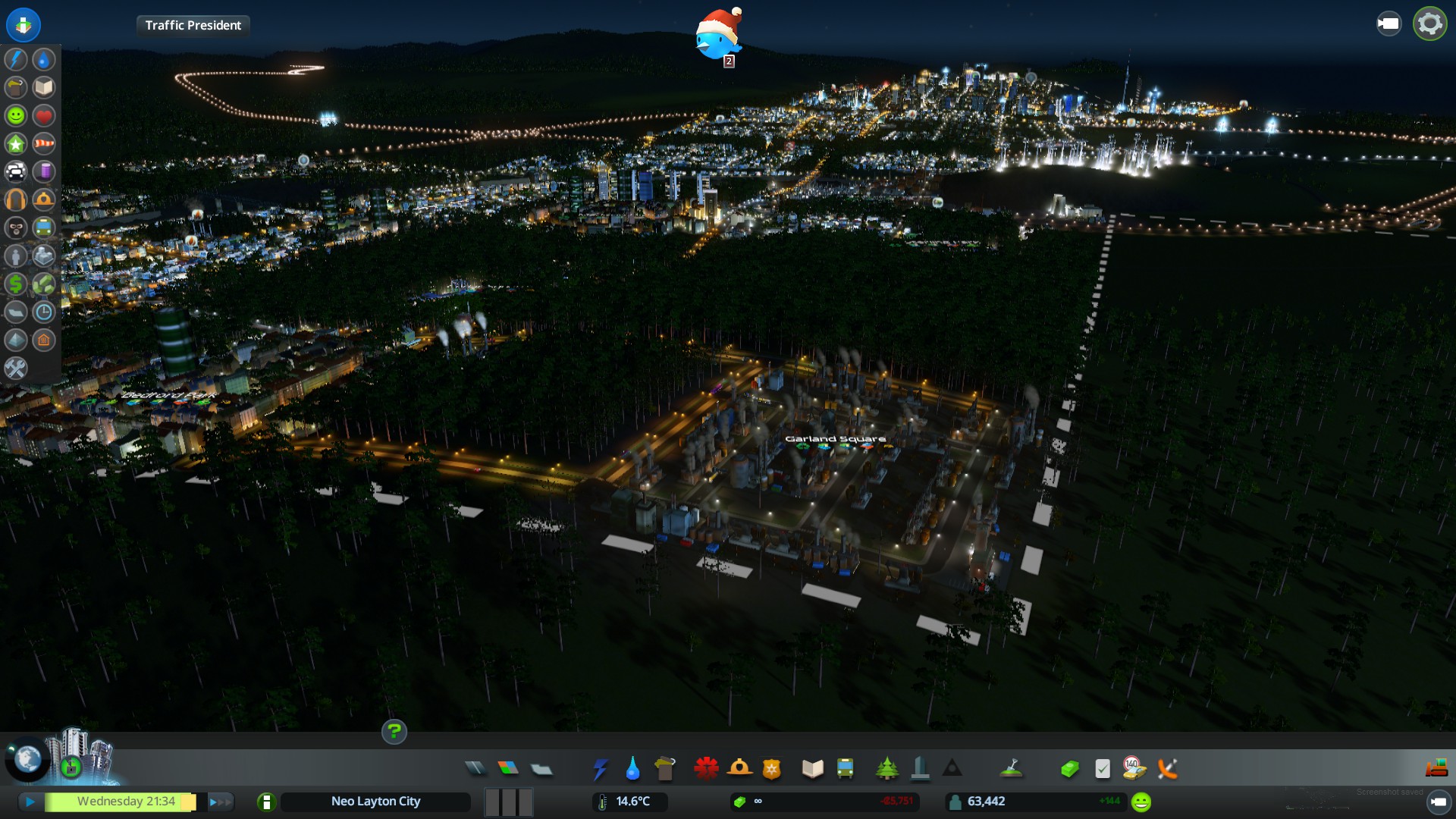Select the Fire Department hardhat icon
The height and width of the screenshot is (819, 1456).
739,769
